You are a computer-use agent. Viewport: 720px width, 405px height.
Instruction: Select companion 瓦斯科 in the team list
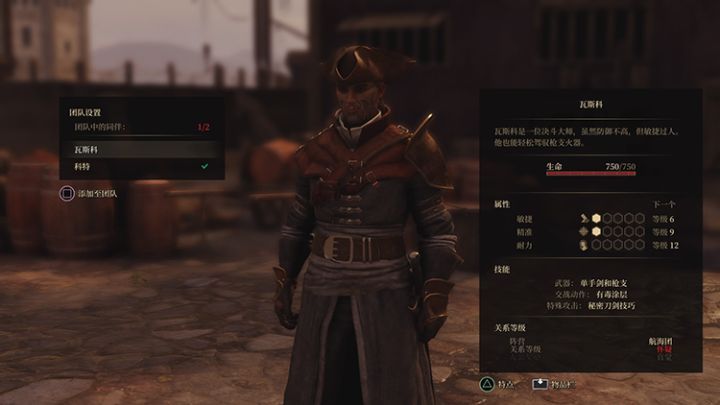pos(140,149)
